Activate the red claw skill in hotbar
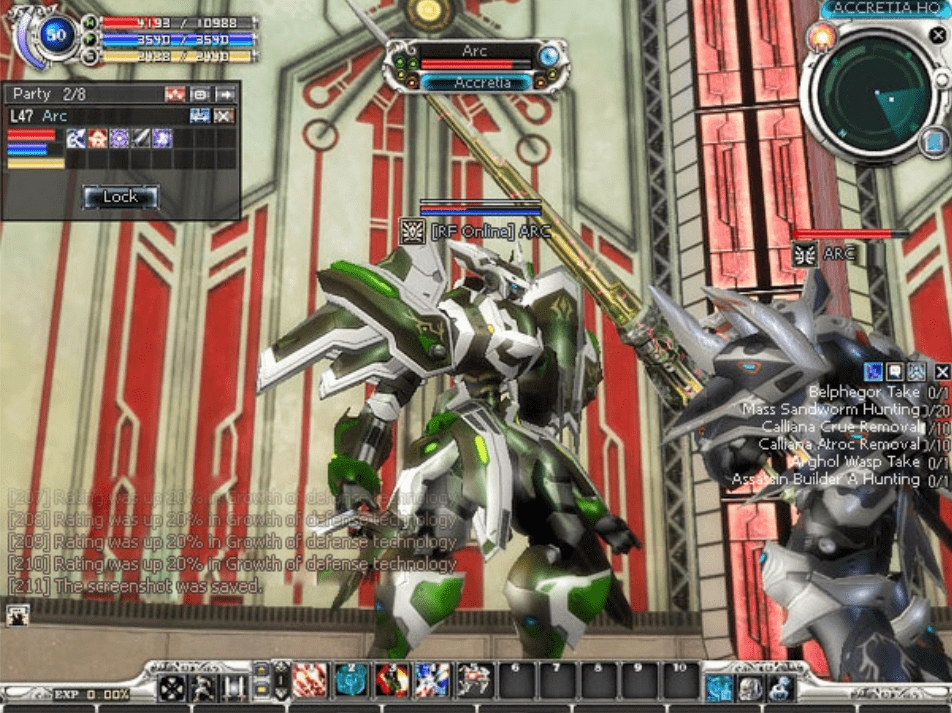The height and width of the screenshot is (713, 952). point(309,681)
